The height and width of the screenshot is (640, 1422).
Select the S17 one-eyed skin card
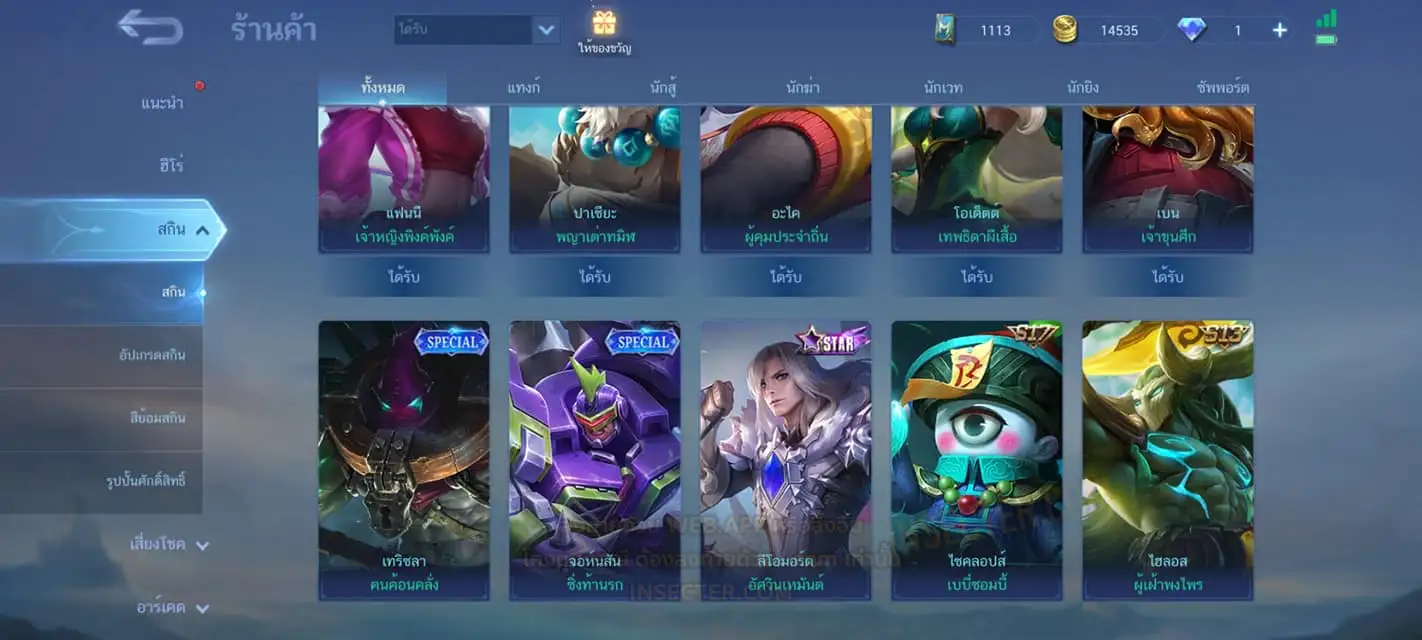977,460
